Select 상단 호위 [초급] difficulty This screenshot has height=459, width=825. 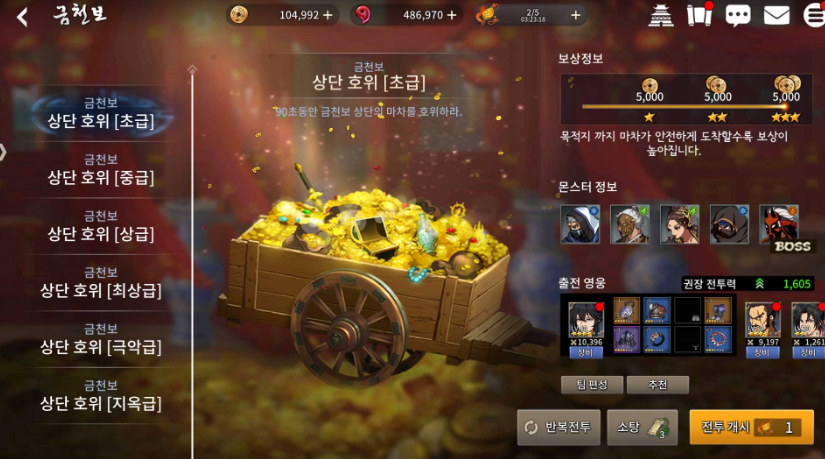pyautogui.click(x=100, y=113)
